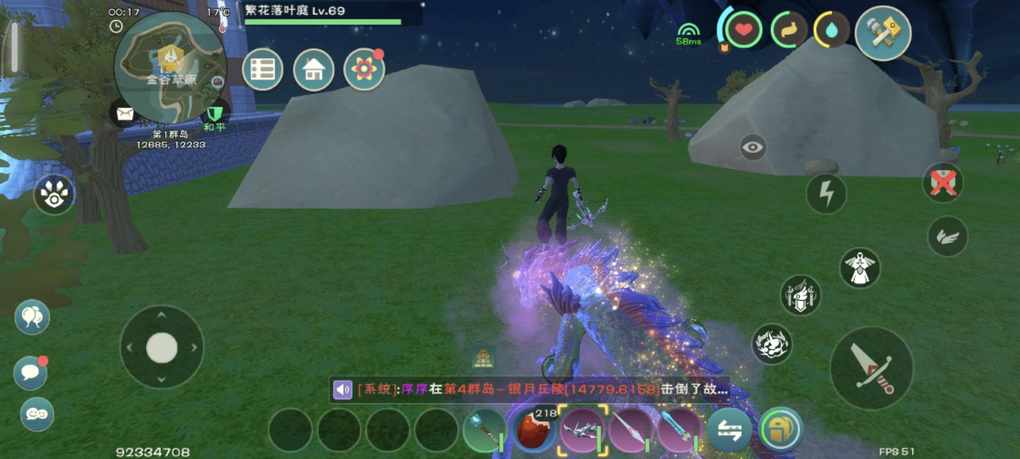Tap the paw print pet button

(53, 195)
